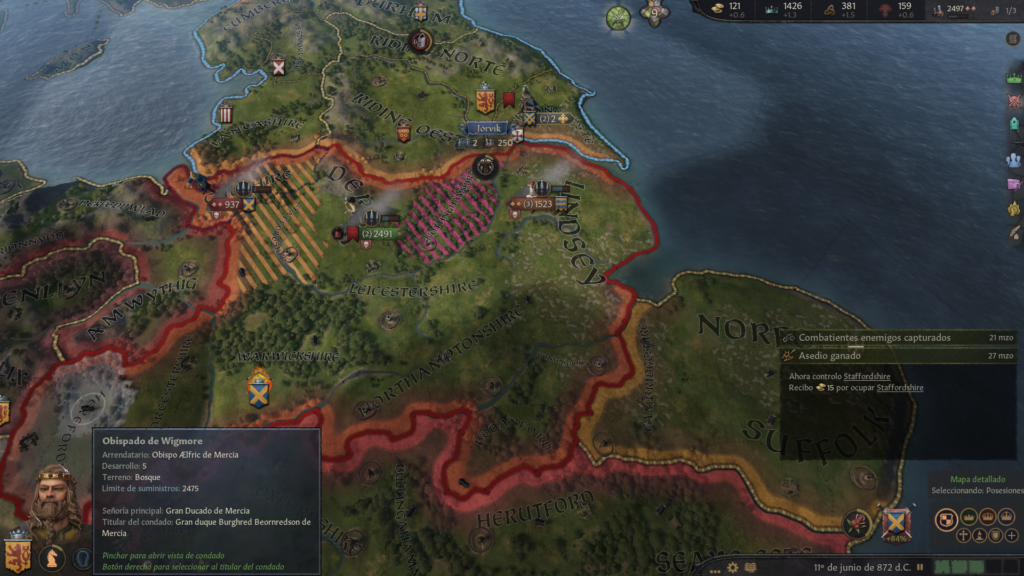Open the chess knight lifestyle button
Image resolution: width=1024 pixels, height=576 pixels.
click(x=51, y=558)
